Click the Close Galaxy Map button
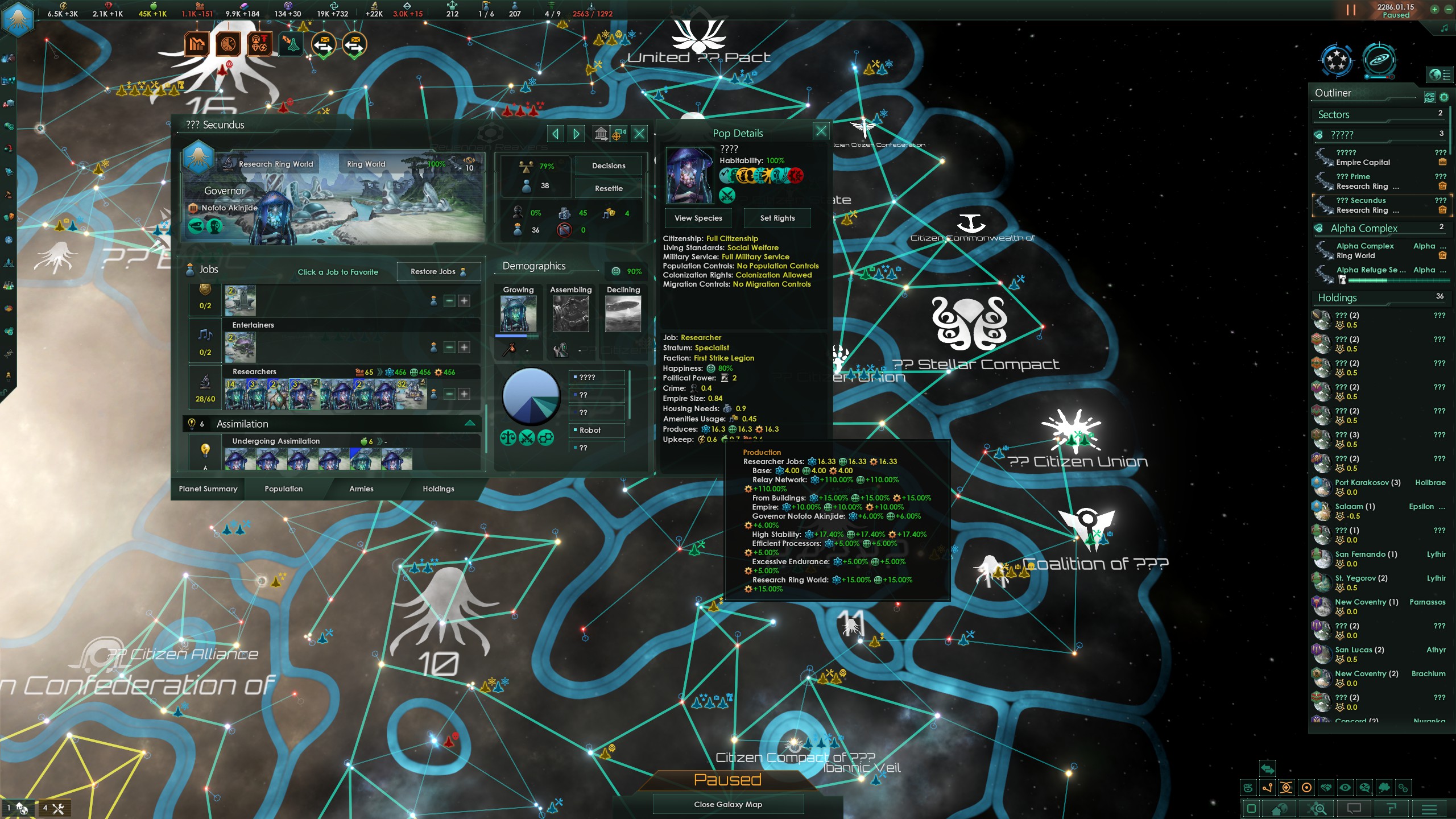The image size is (1456, 819). click(728, 804)
